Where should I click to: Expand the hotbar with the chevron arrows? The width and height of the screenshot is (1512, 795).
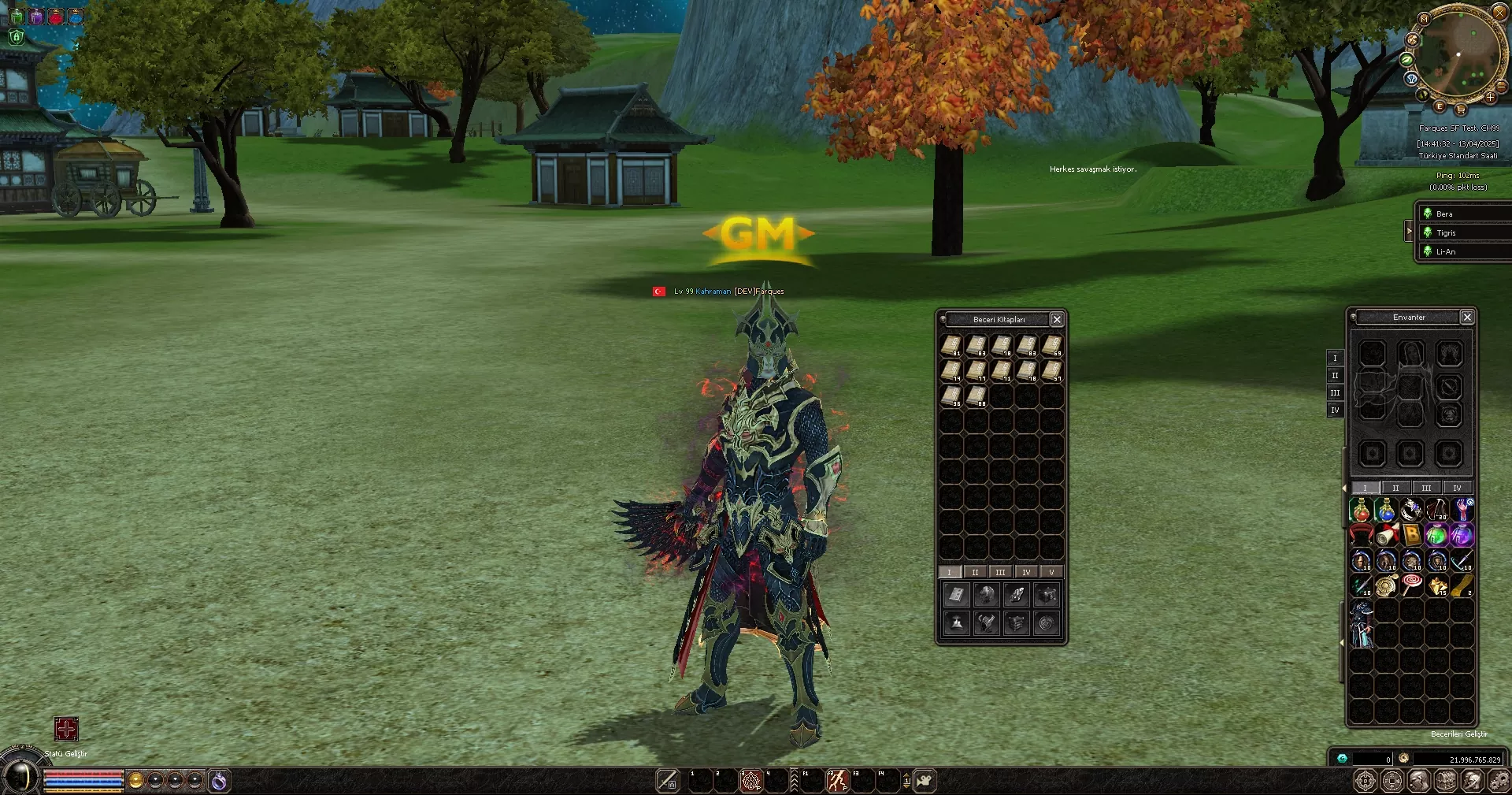point(795,780)
